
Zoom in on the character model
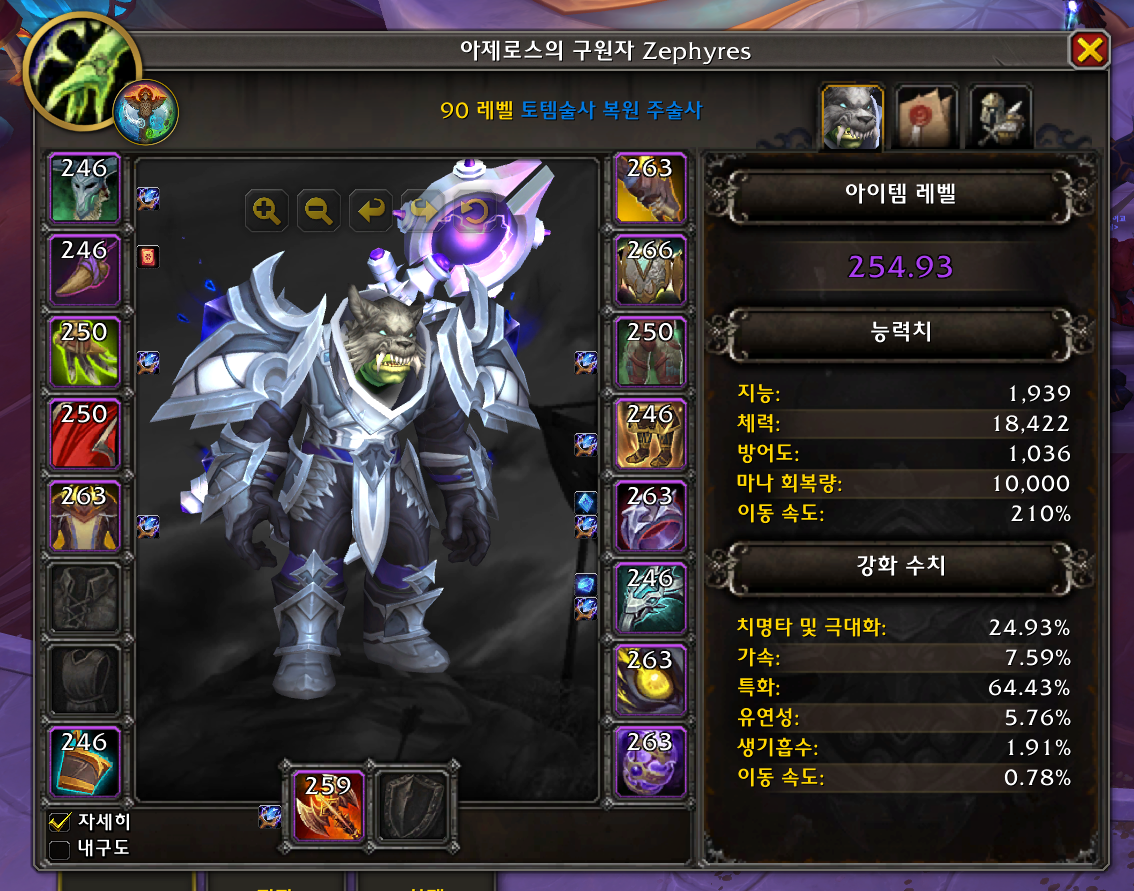click(267, 210)
